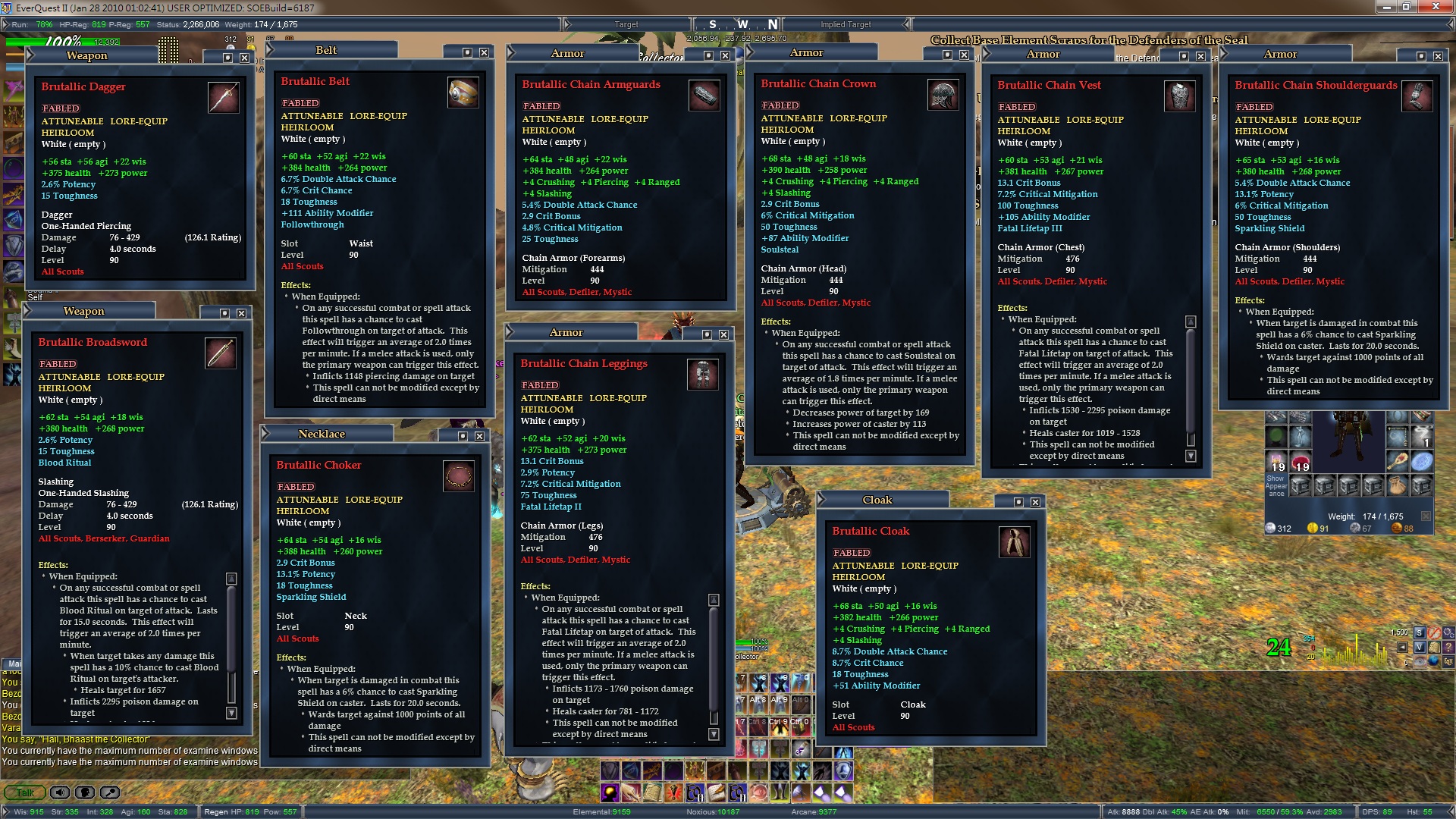Screen dimensions: 1456x819
Task: Close the Brutallic Broadsword examine window
Action: point(241,313)
